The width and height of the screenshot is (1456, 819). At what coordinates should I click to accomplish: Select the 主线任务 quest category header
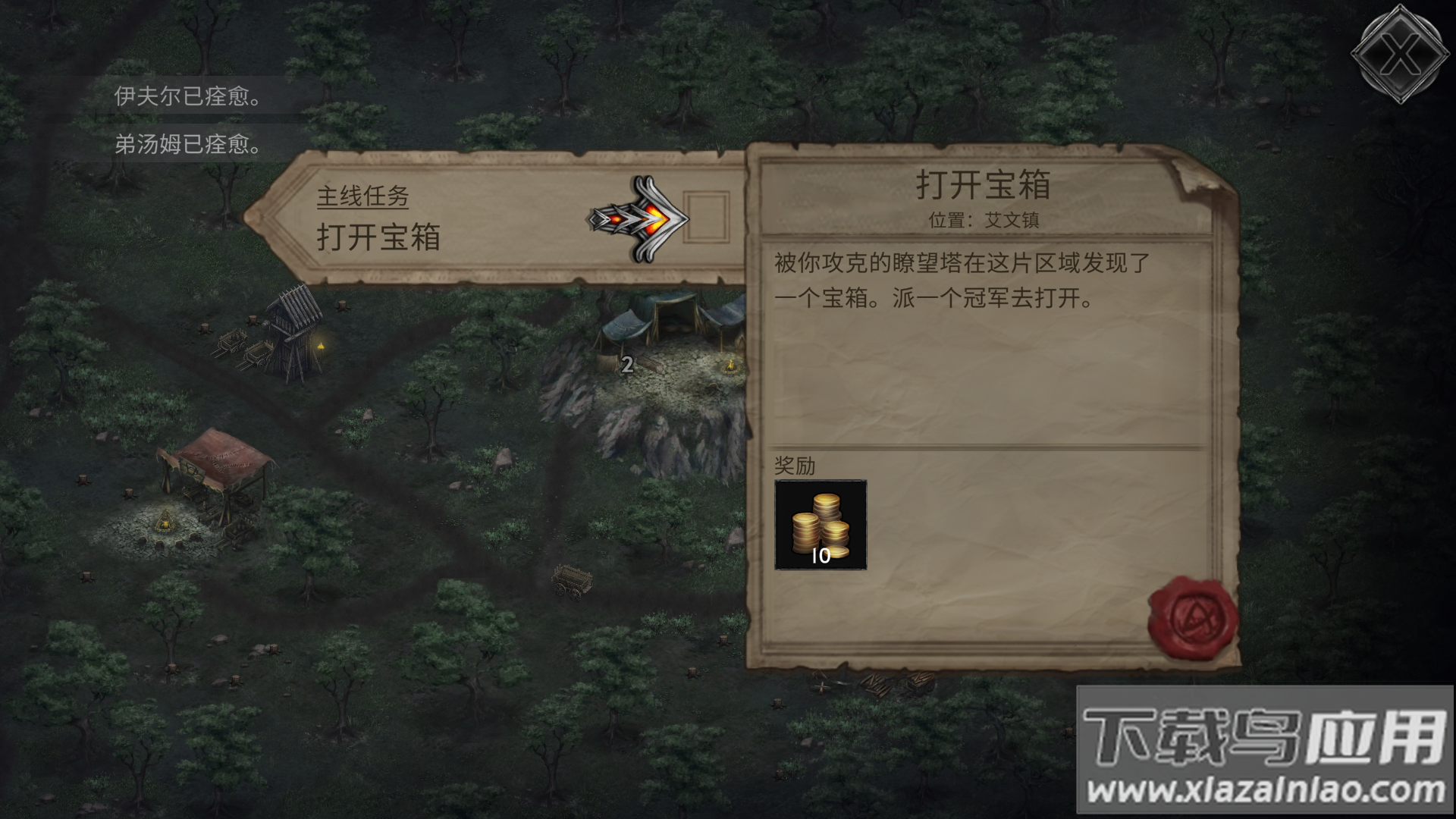[362, 197]
